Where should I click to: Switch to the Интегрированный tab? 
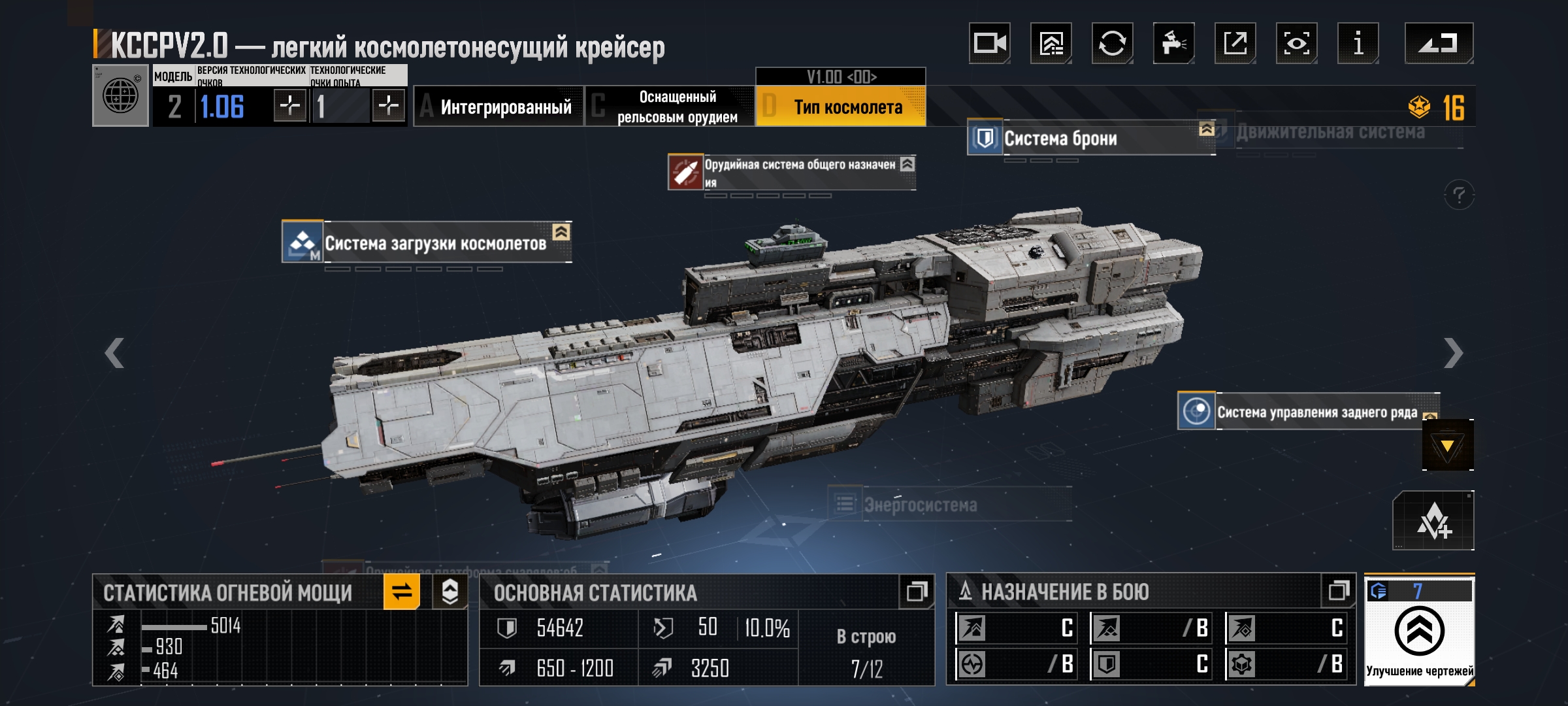point(498,107)
